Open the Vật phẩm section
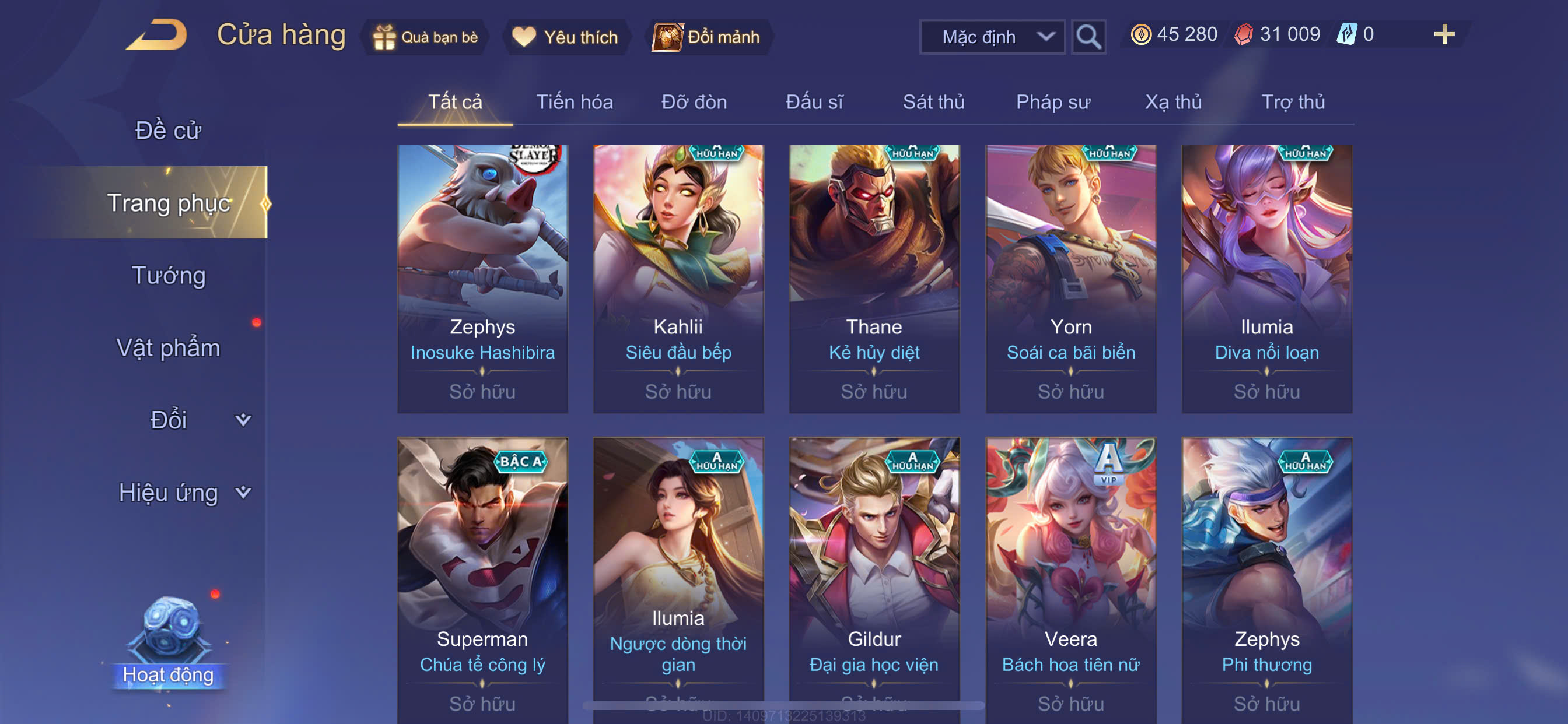 pos(168,348)
